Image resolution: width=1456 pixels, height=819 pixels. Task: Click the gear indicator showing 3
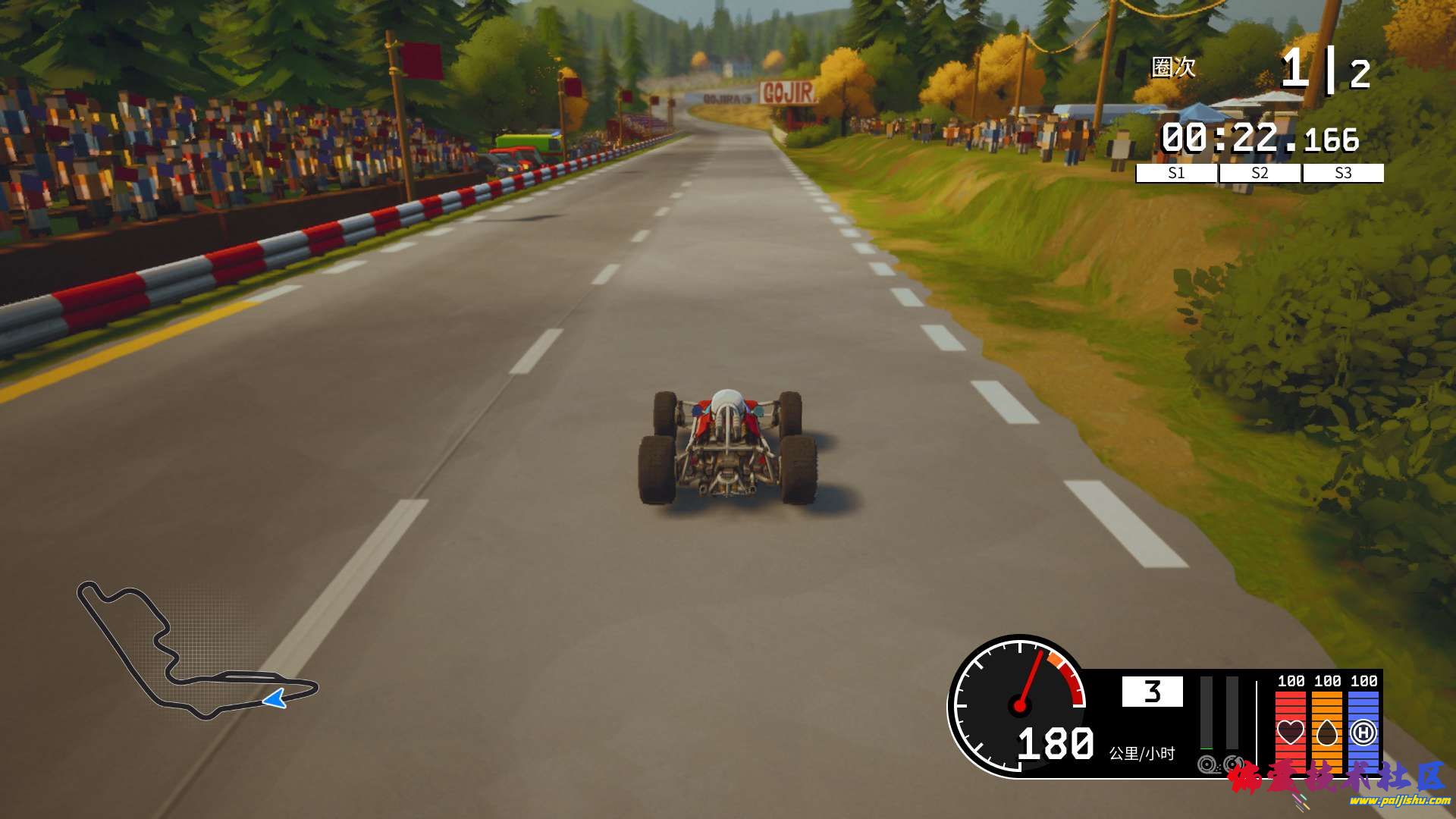click(x=1152, y=692)
